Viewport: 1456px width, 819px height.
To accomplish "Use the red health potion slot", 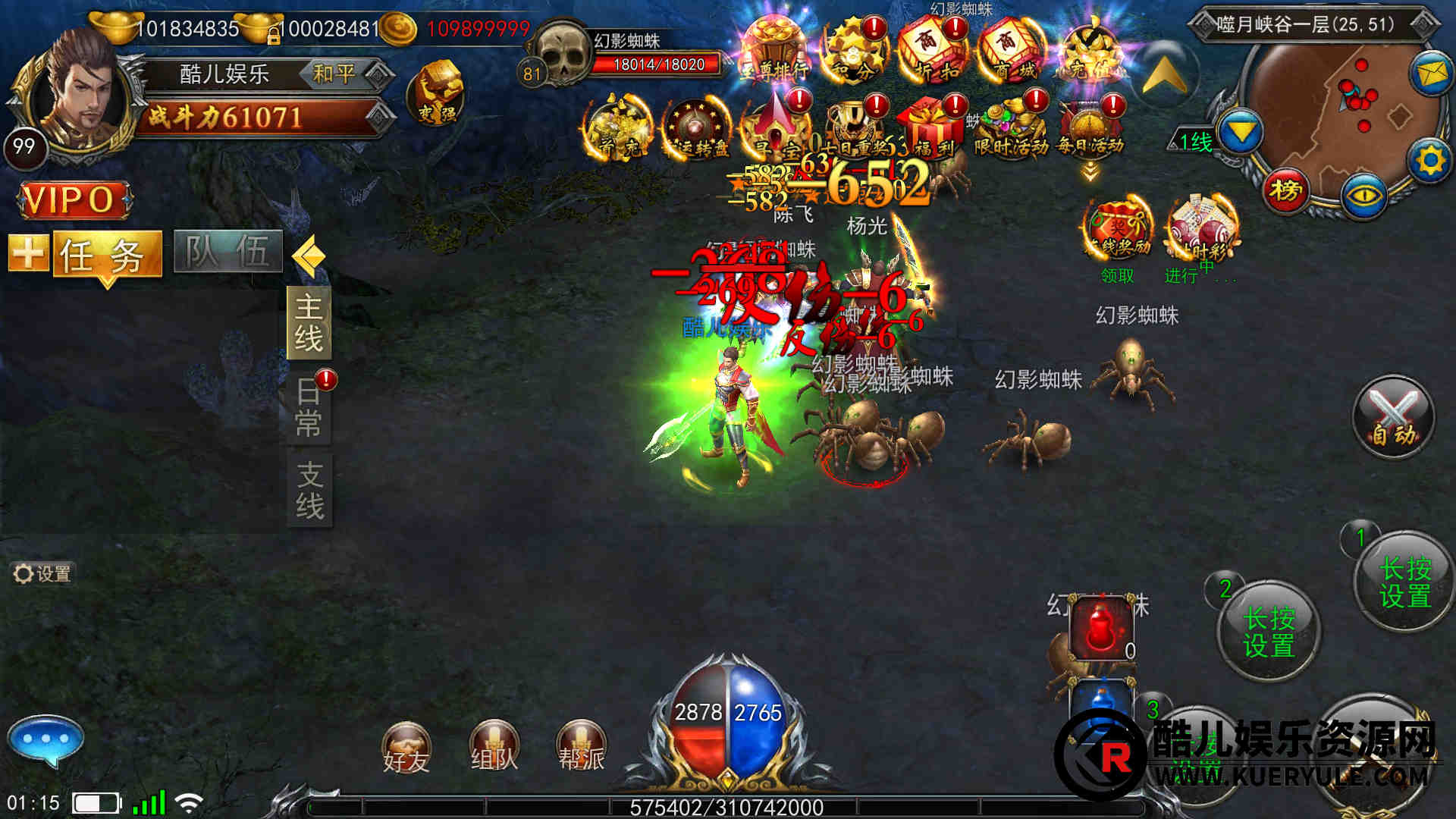I will click(1101, 629).
